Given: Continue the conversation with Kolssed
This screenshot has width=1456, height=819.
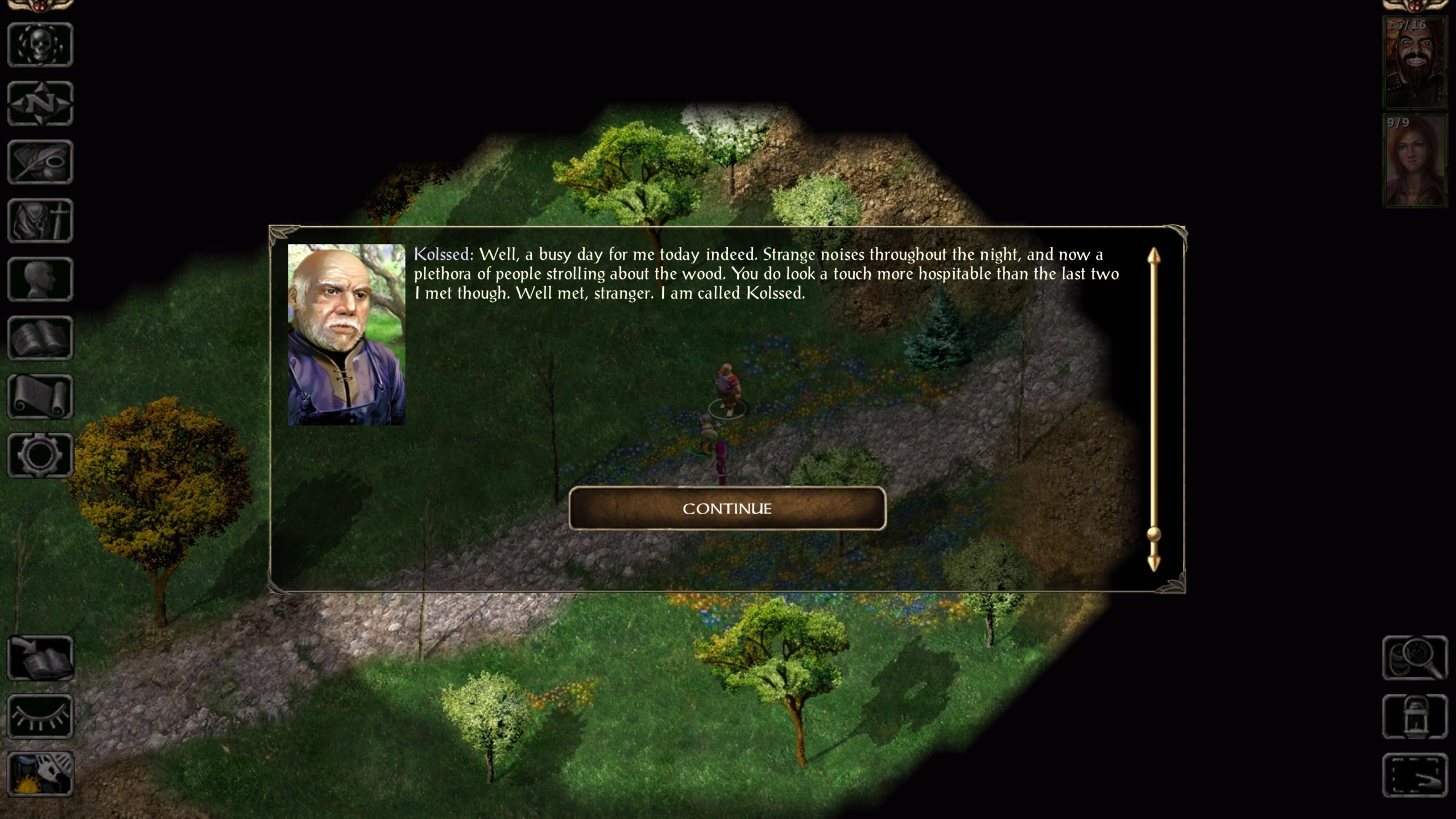Looking at the screenshot, I should click(727, 508).
